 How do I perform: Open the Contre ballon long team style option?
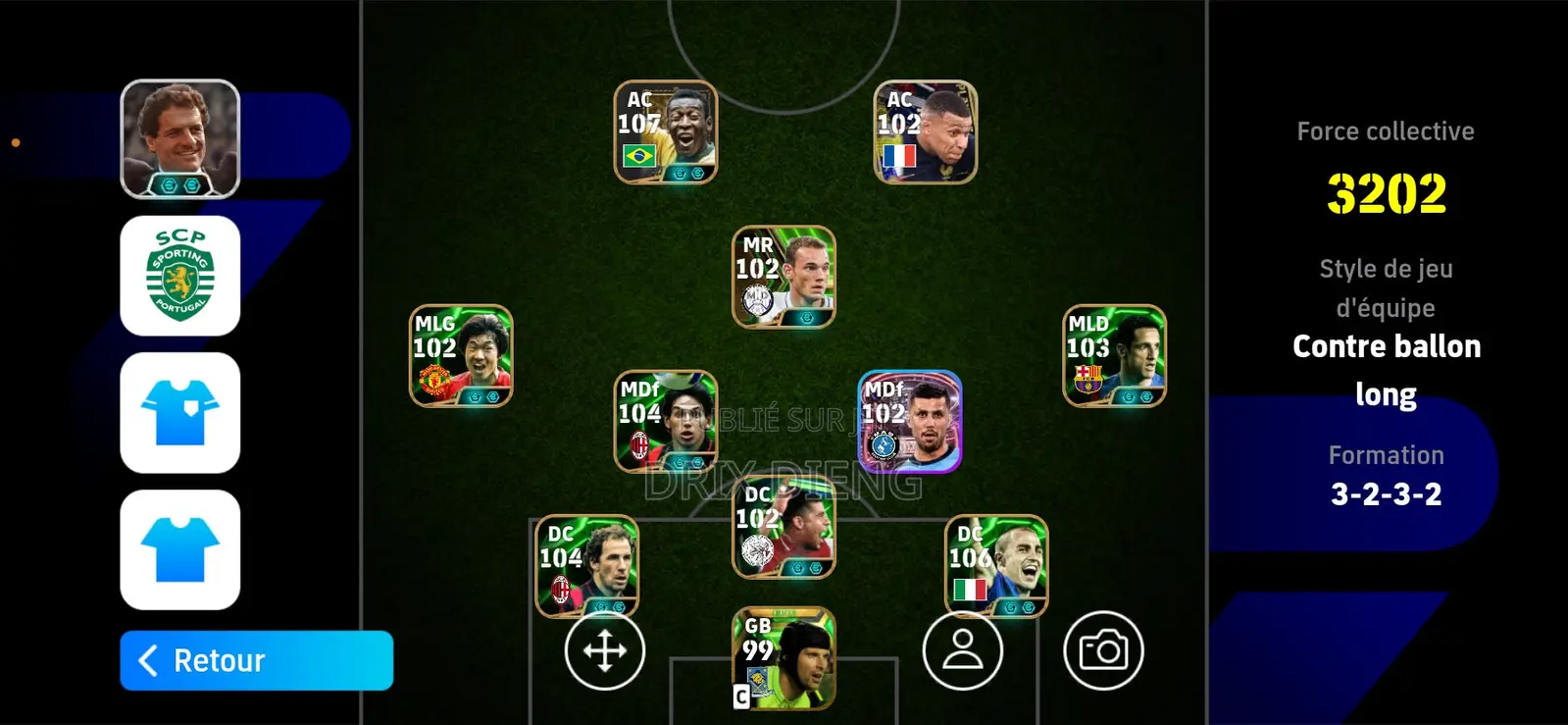[x=1386, y=370]
